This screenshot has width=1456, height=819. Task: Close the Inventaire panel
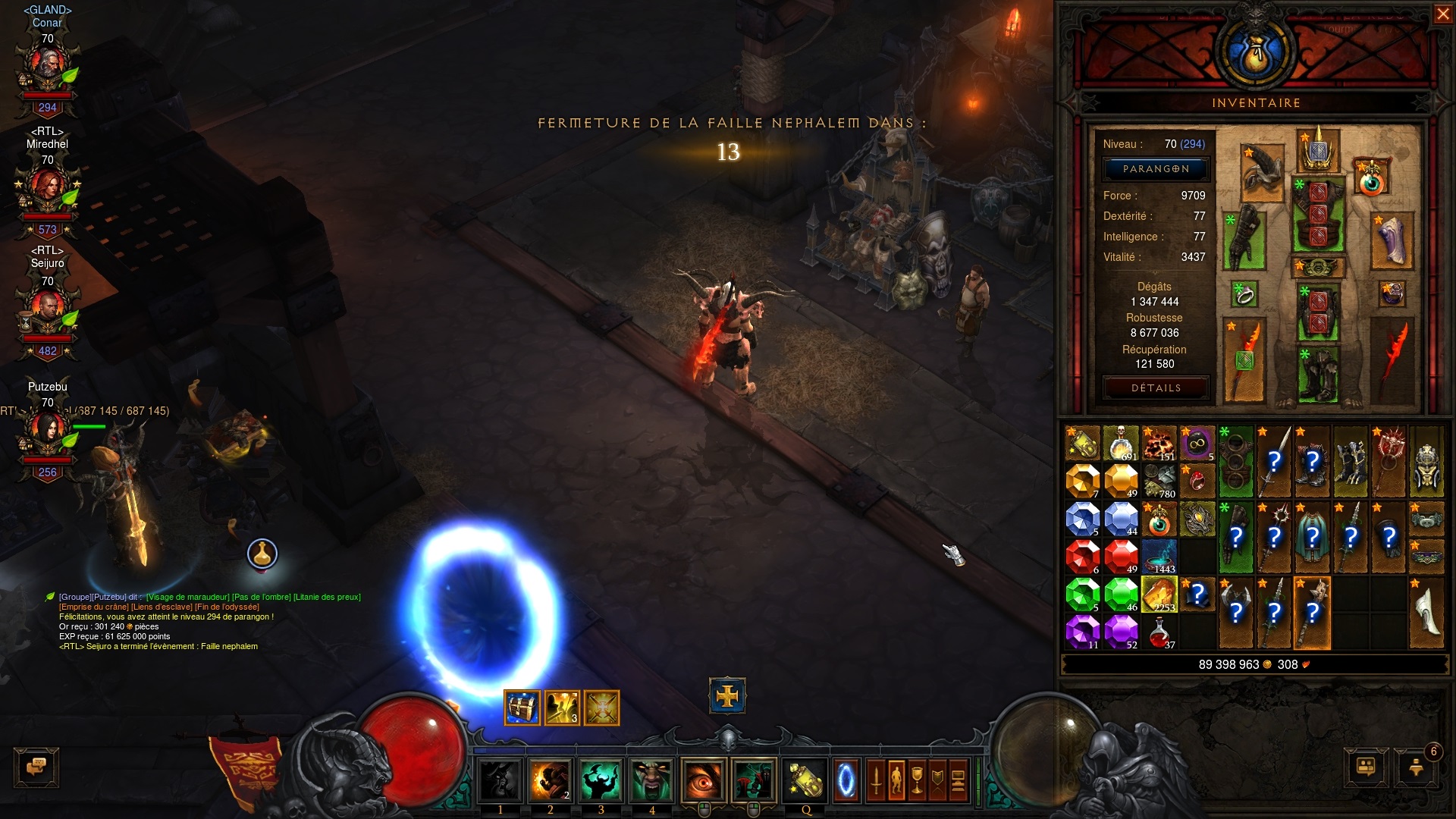(1442, 14)
